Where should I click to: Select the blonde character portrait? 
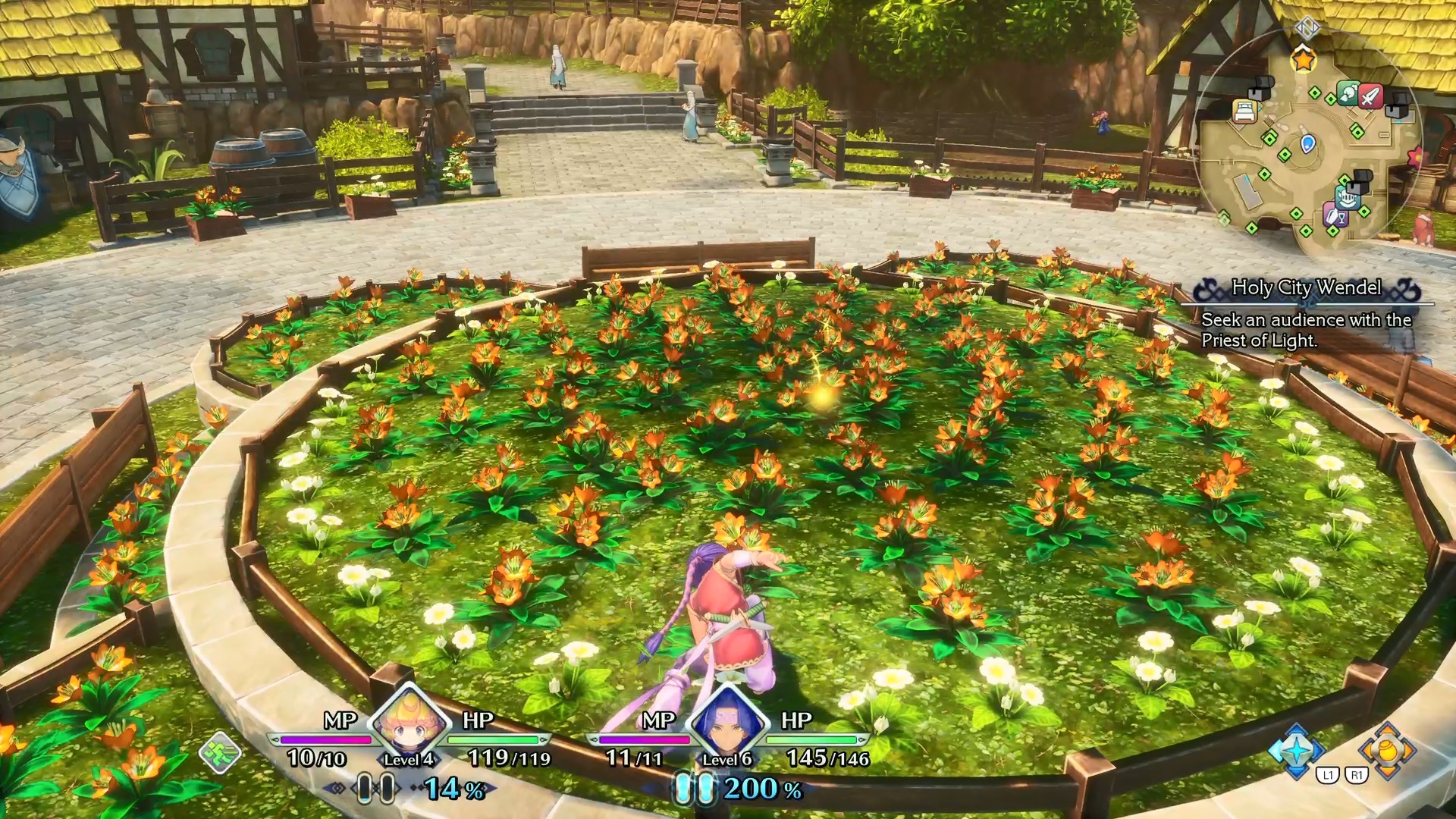point(409,720)
